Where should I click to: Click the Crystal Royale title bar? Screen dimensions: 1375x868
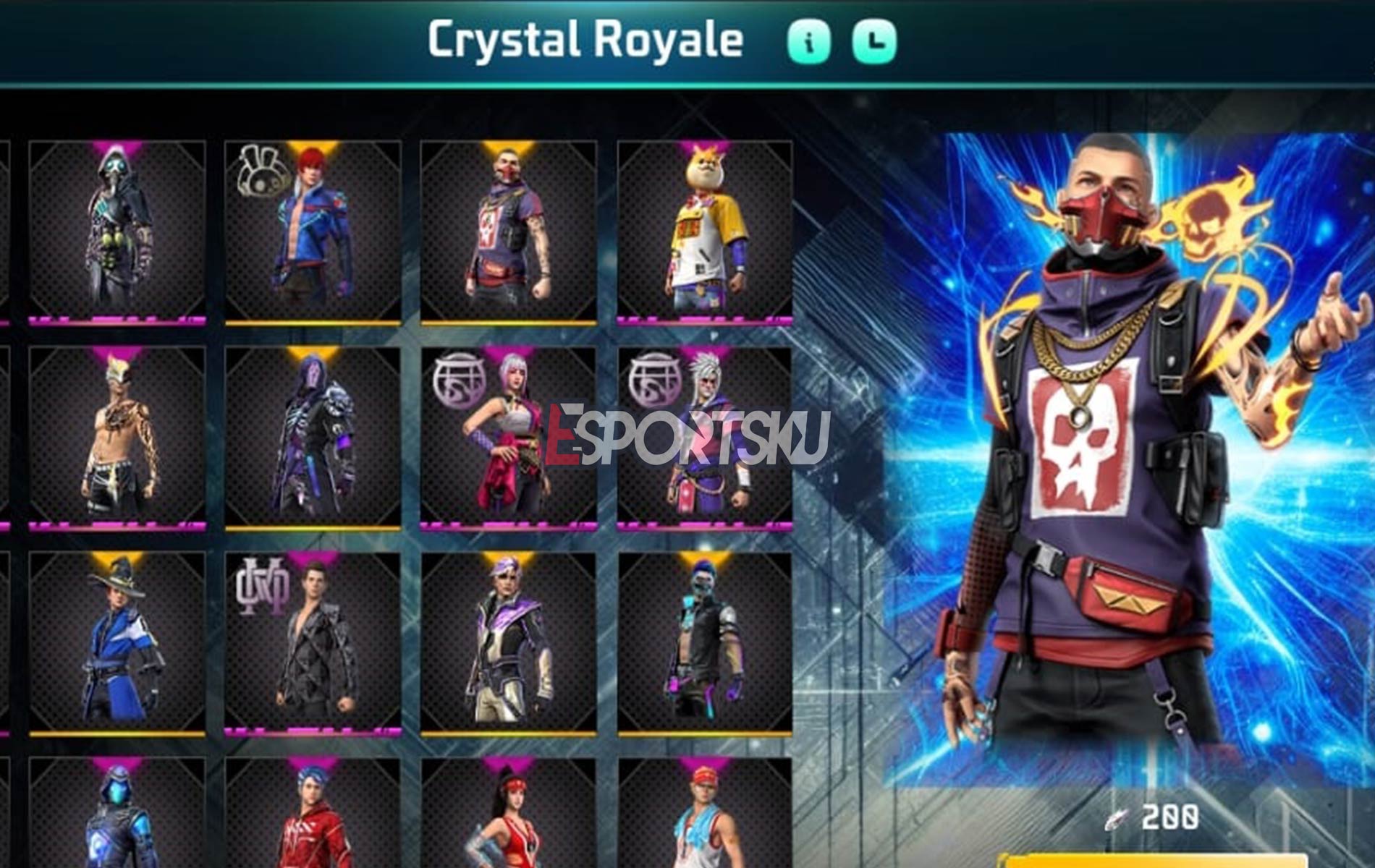click(586, 41)
